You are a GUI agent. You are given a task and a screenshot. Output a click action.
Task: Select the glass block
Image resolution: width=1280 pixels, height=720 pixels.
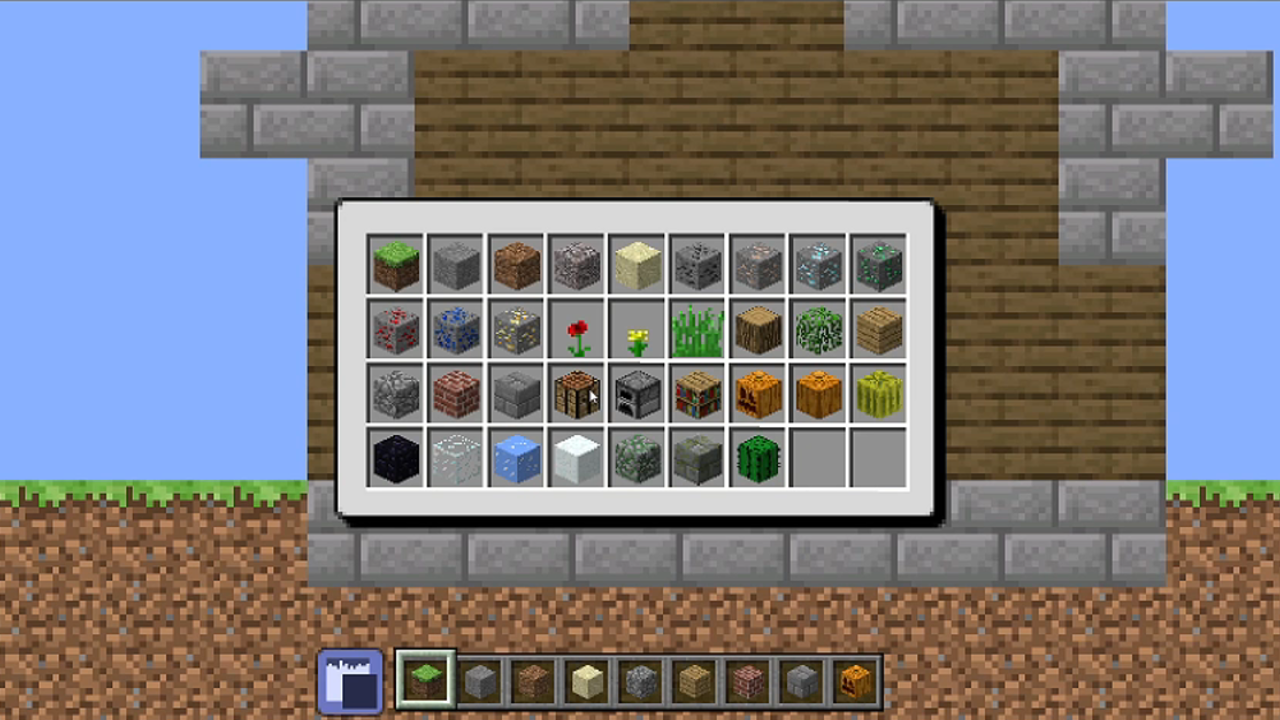pyautogui.click(x=456, y=458)
